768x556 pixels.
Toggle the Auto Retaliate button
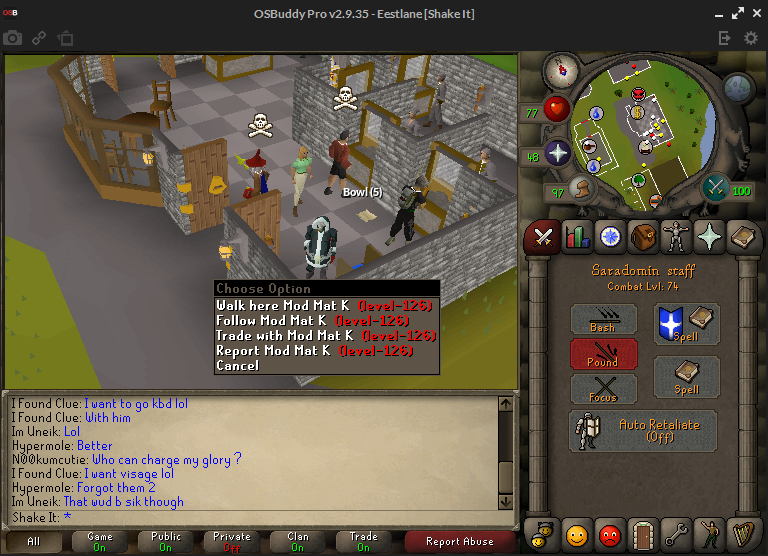tap(643, 430)
